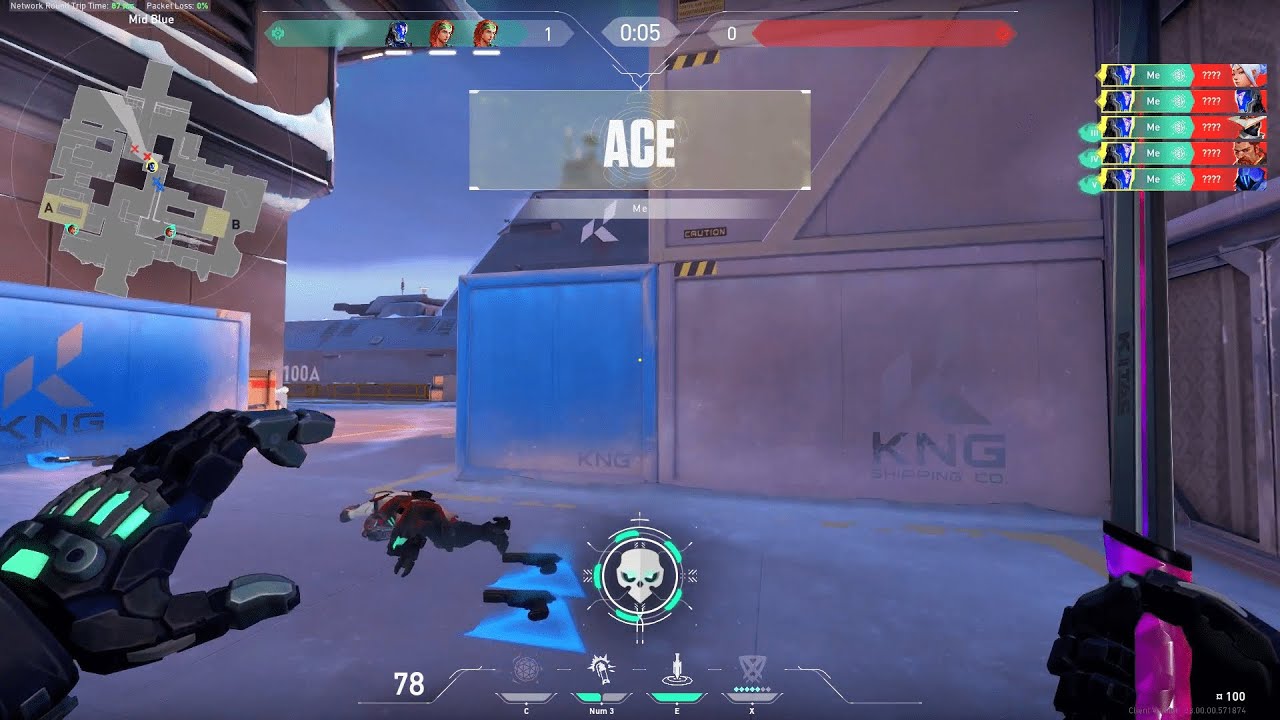The width and height of the screenshot is (1280, 720).
Task: Click the X ultimate ability icon
Action: tap(753, 665)
